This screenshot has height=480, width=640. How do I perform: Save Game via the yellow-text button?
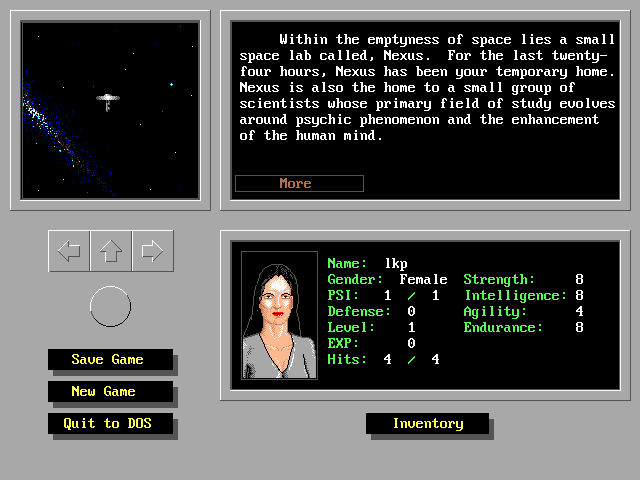pos(109,359)
